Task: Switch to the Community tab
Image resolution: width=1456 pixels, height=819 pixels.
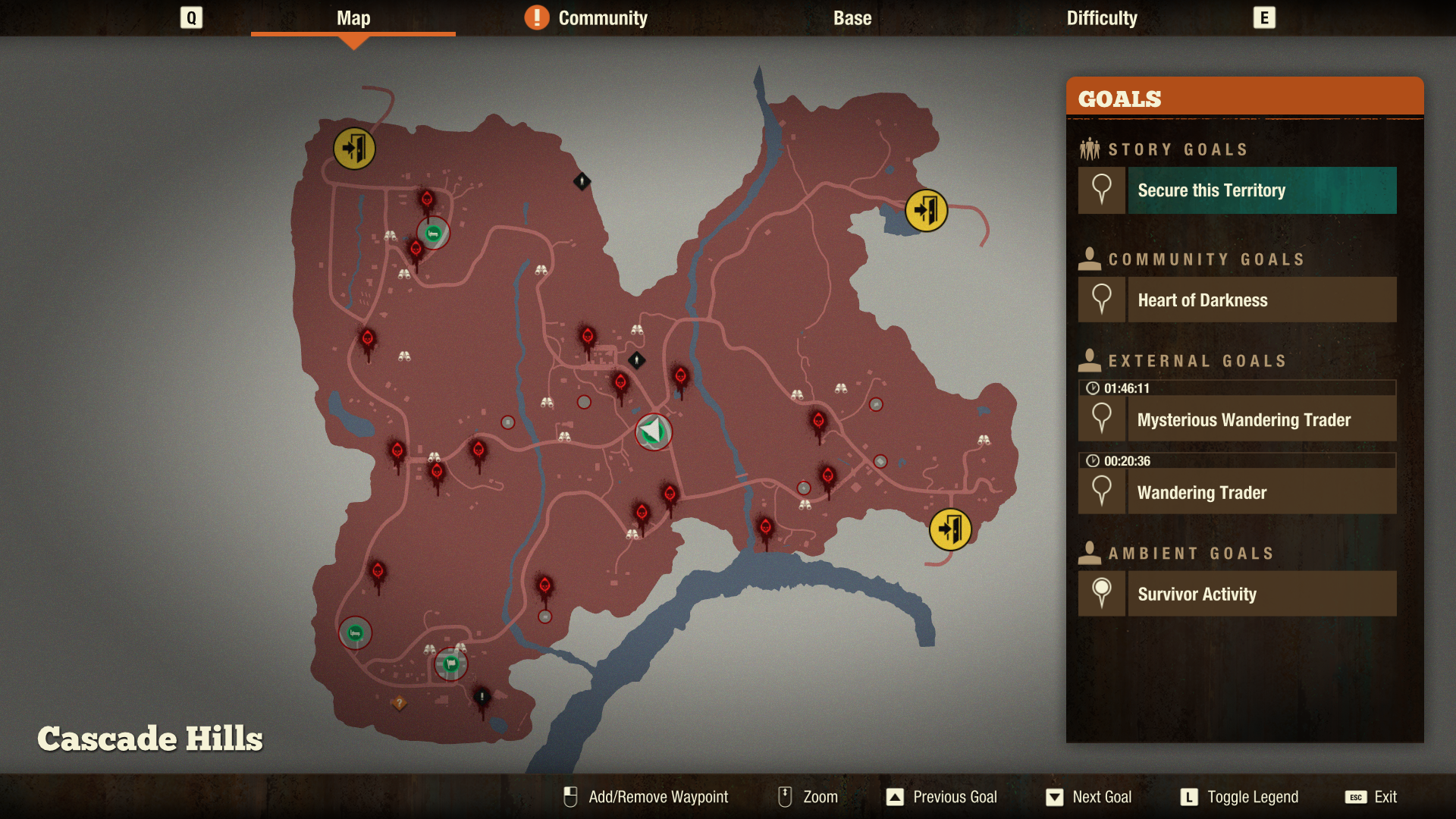Action: tap(601, 17)
